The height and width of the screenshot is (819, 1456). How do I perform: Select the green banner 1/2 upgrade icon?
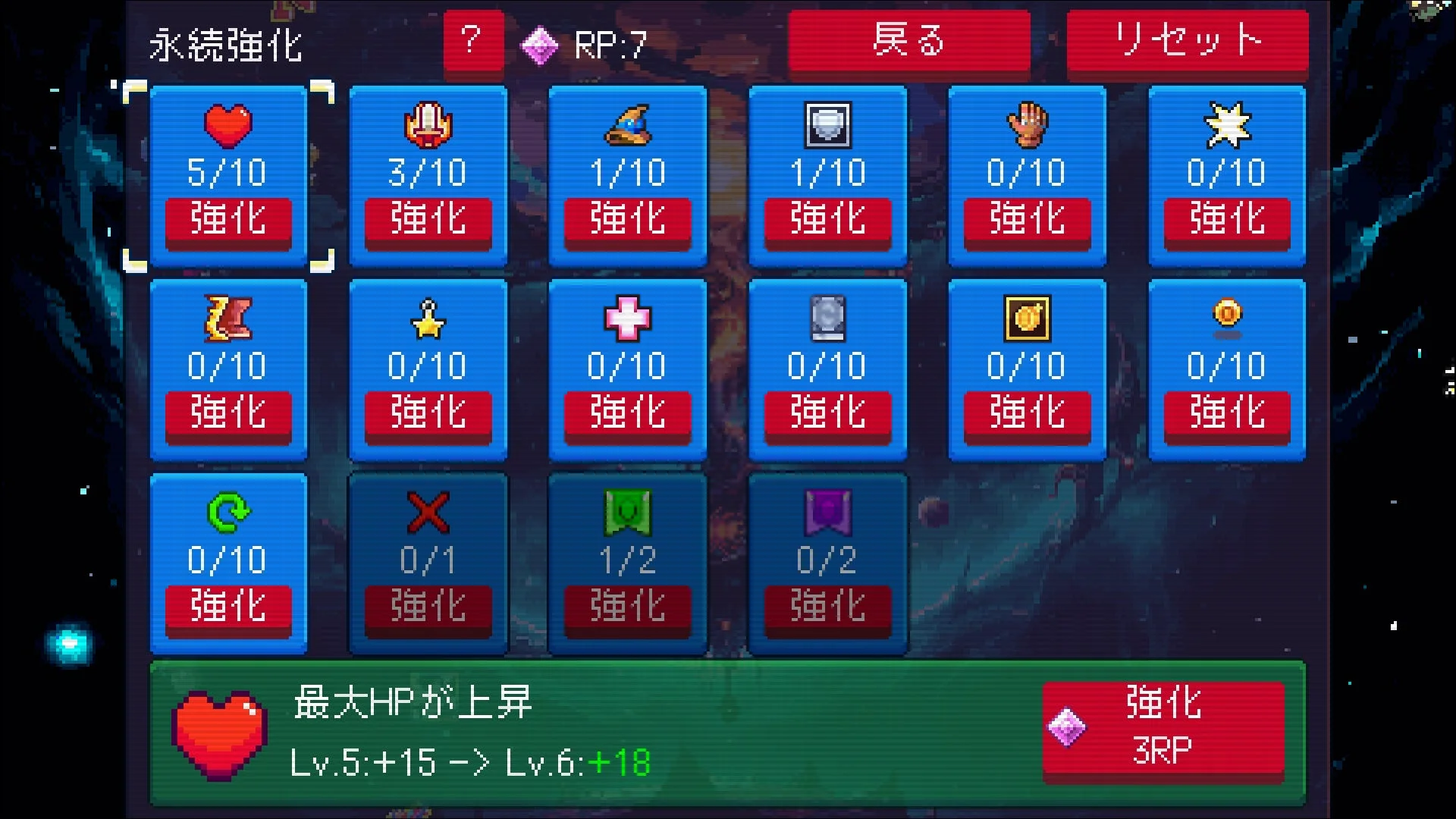coord(627,513)
